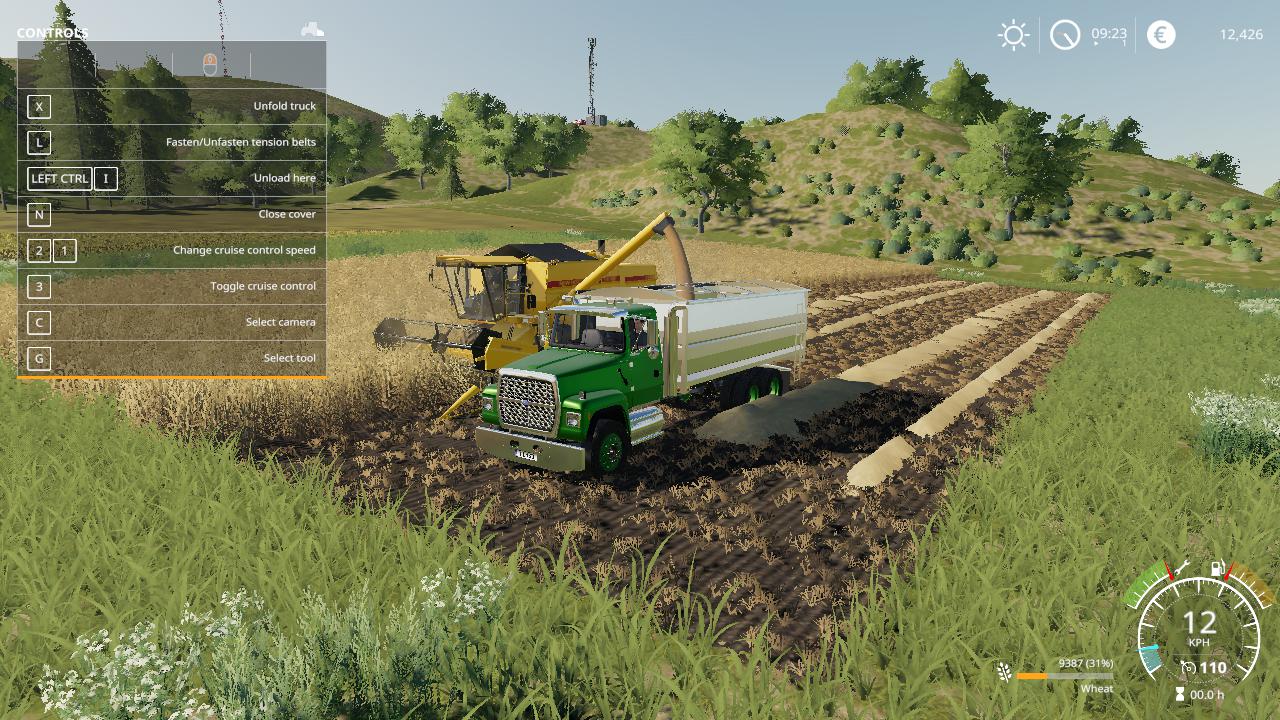
Task: Select the wheat fill level icon
Action: [x=1004, y=670]
